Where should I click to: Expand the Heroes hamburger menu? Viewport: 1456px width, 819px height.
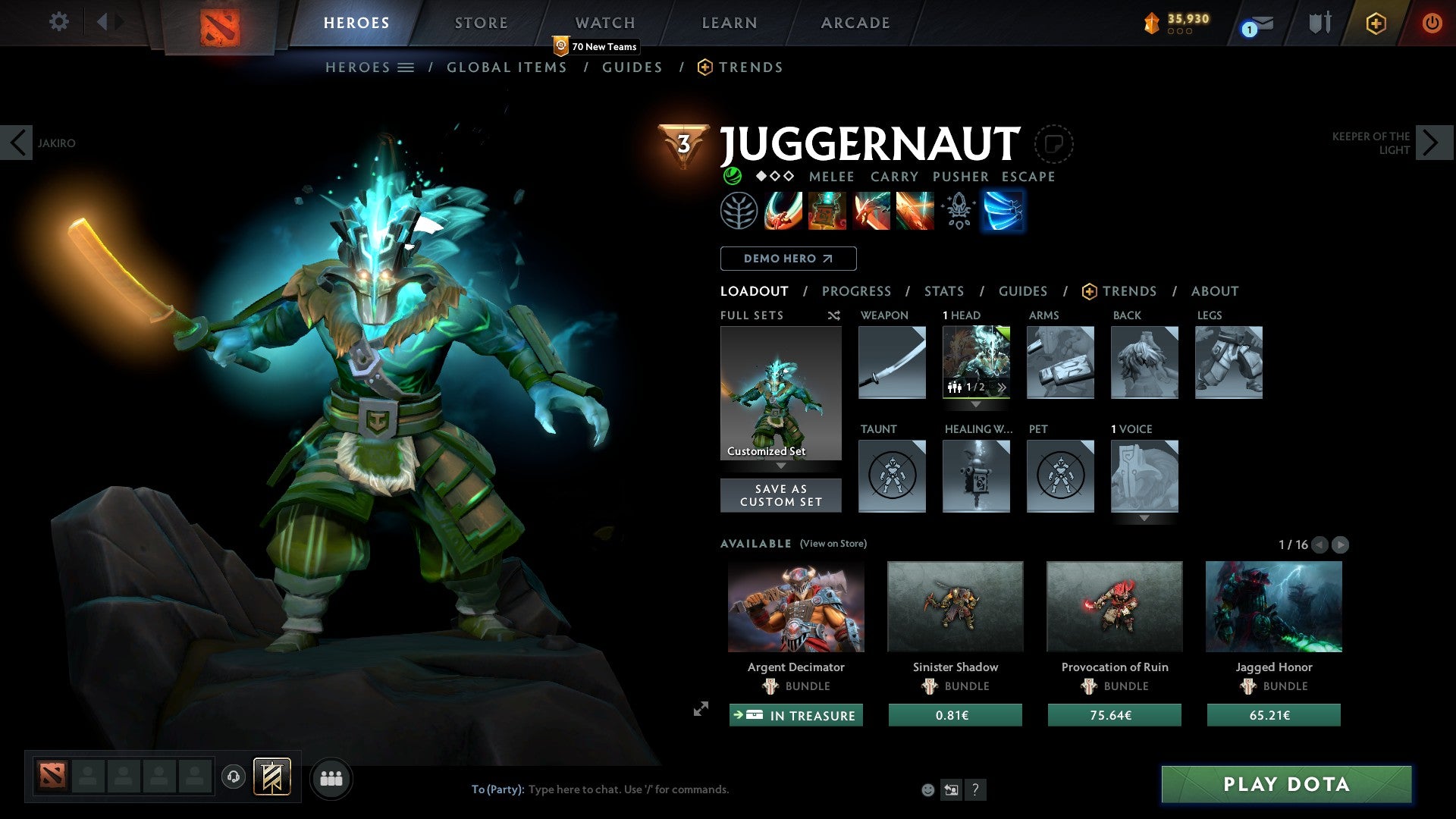tap(407, 67)
